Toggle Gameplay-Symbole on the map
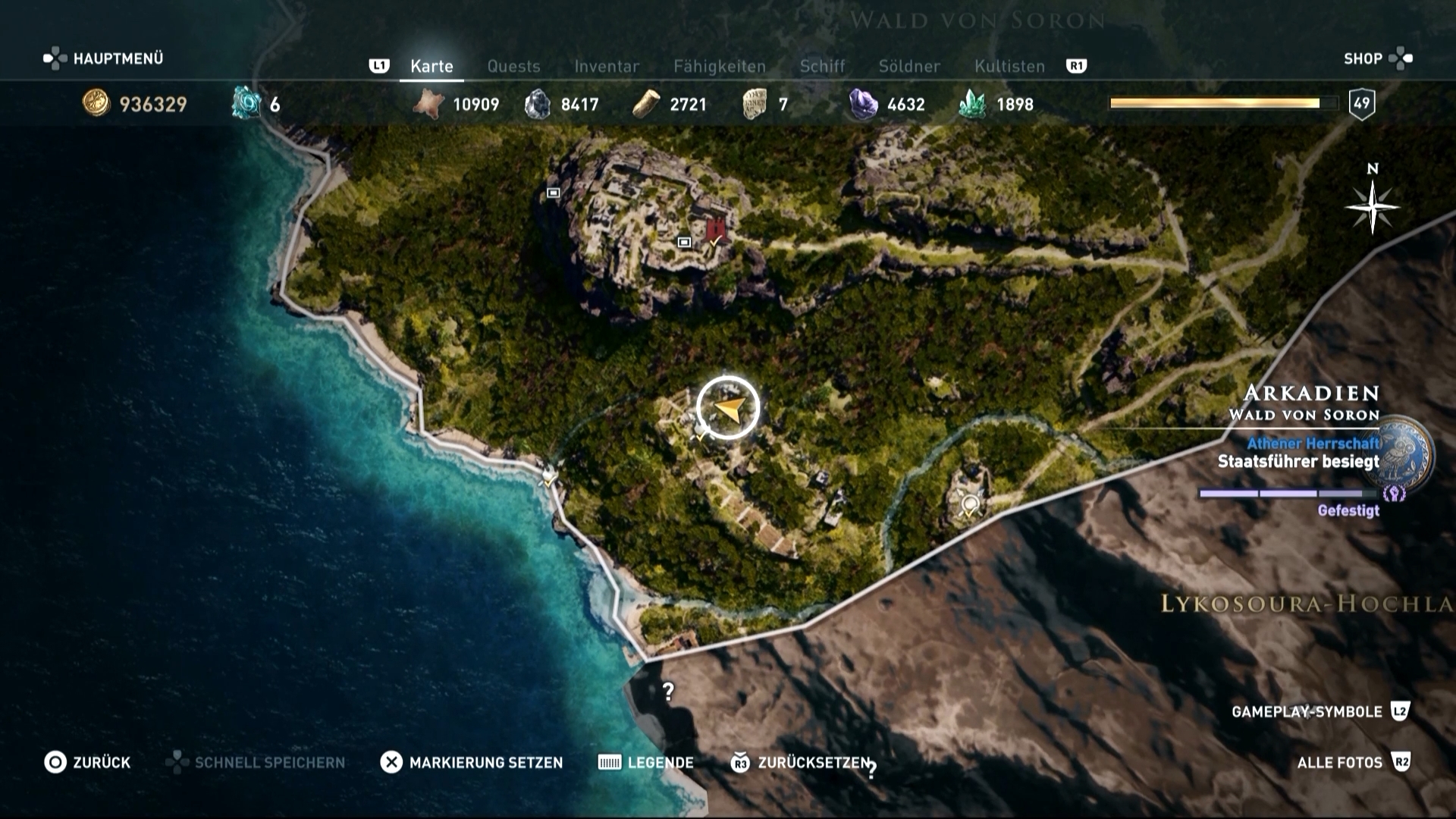Image resolution: width=1456 pixels, height=819 pixels. click(x=1319, y=711)
